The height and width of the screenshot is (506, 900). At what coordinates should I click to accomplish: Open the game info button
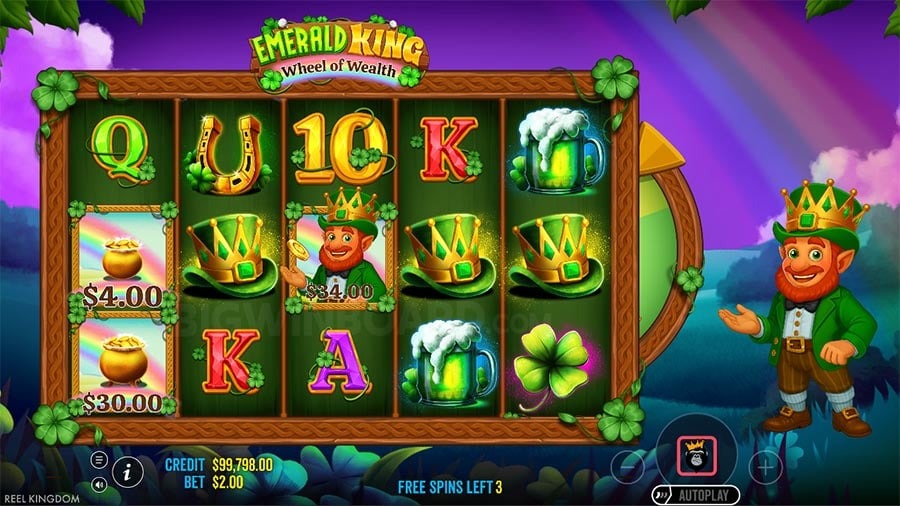click(x=127, y=472)
